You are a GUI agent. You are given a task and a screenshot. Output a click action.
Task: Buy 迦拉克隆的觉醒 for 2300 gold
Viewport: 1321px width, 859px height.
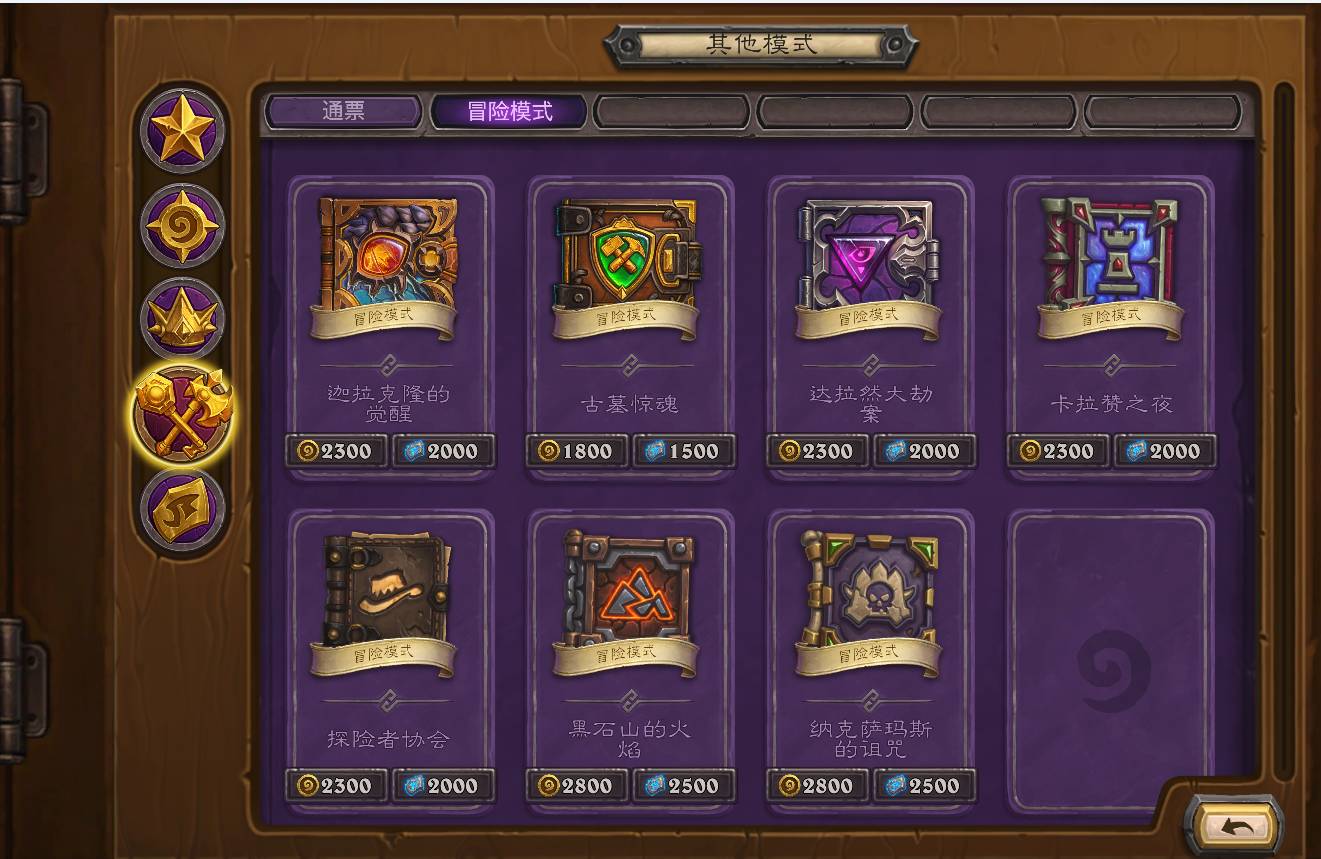point(337,451)
